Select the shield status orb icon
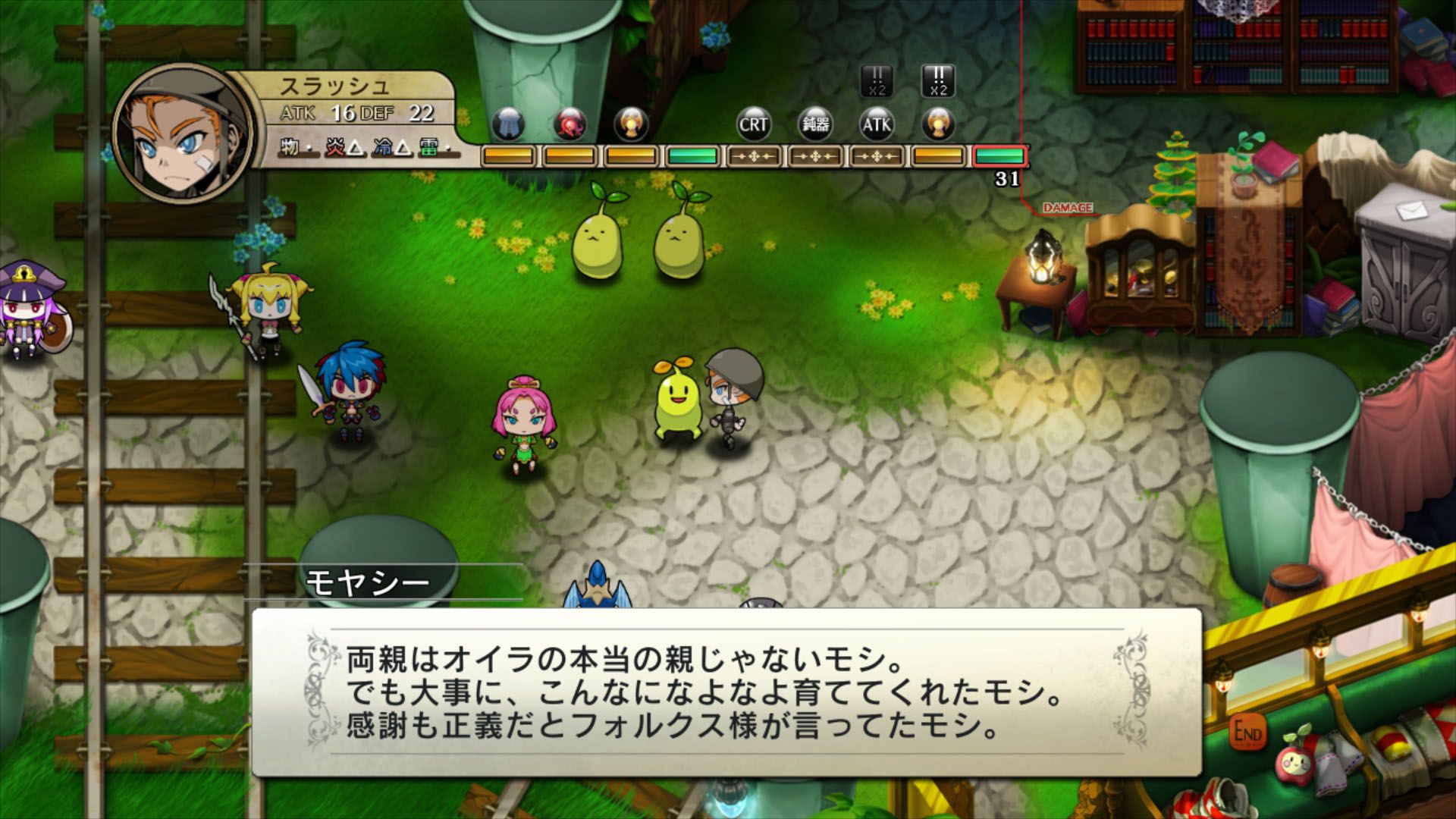This screenshot has height=819, width=1456. pos(510,125)
